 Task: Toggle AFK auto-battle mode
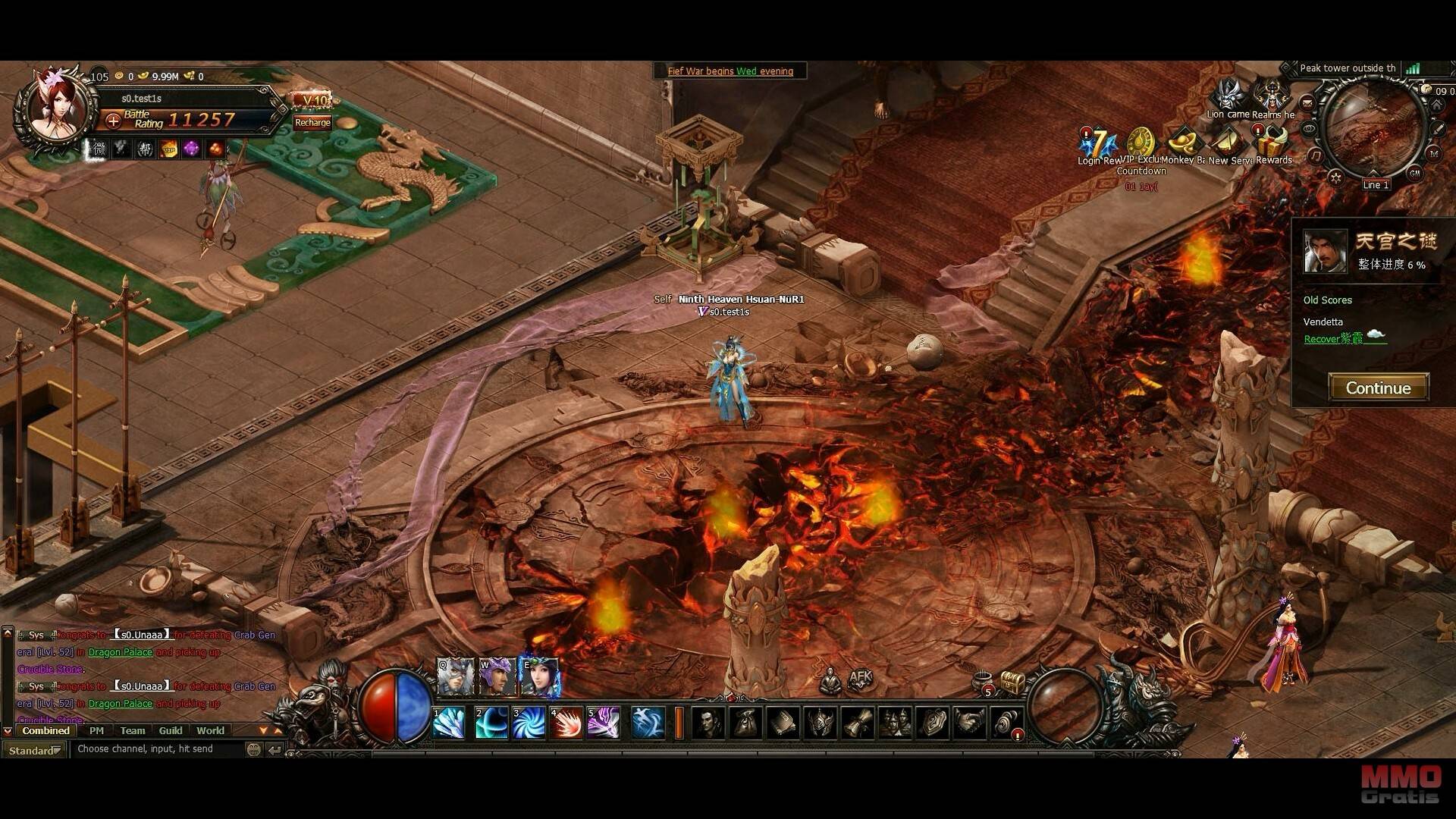pyautogui.click(x=861, y=678)
